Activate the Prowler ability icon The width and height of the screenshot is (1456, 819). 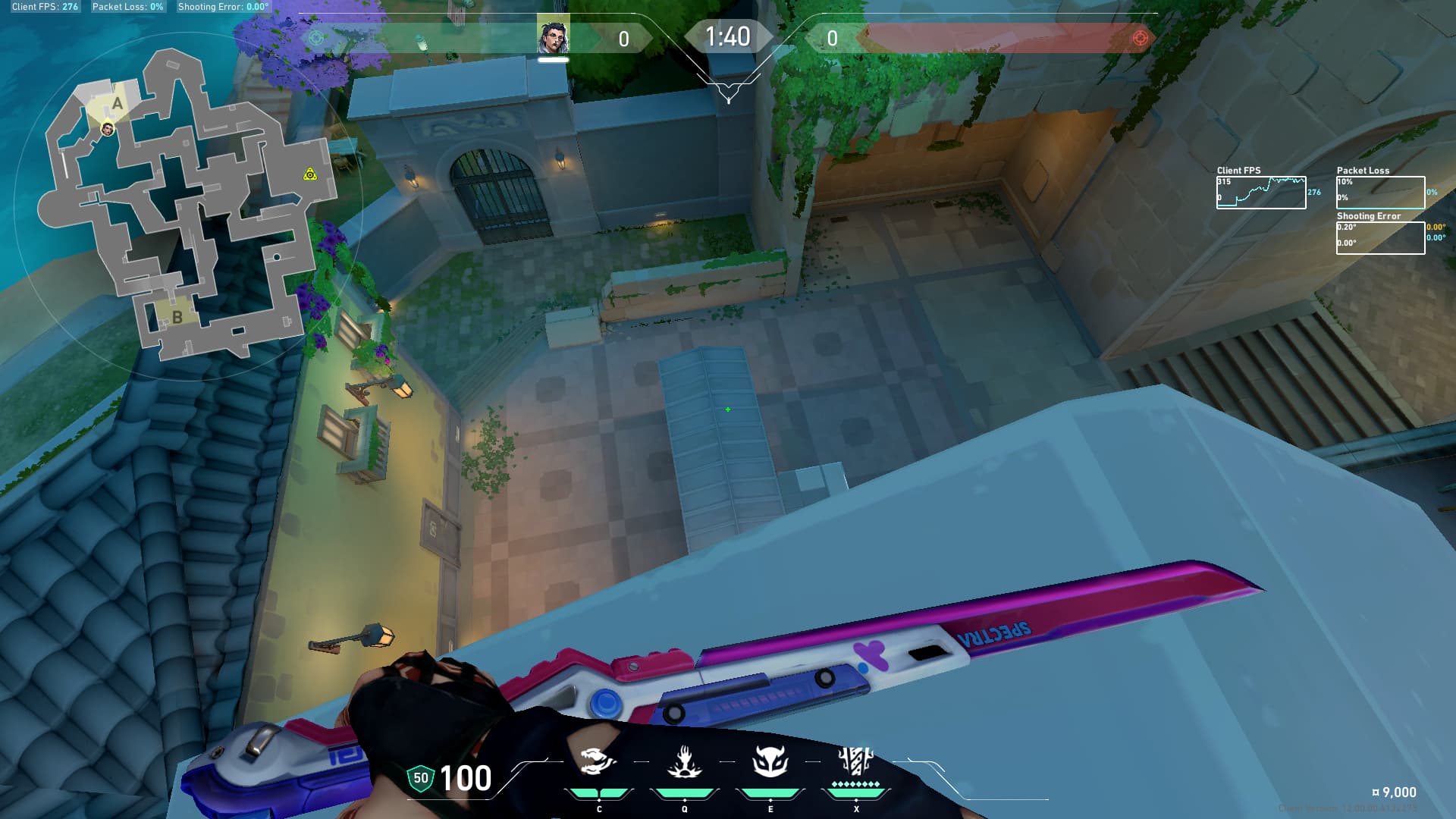pos(598,761)
